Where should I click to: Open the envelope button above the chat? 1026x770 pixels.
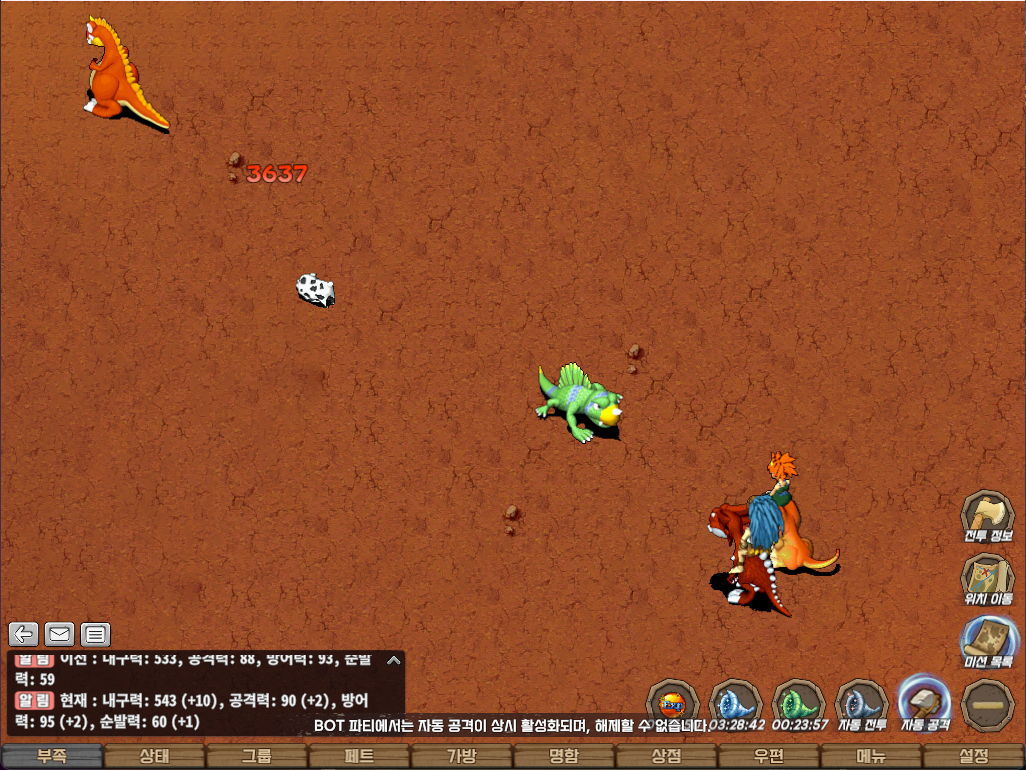pyautogui.click(x=60, y=633)
